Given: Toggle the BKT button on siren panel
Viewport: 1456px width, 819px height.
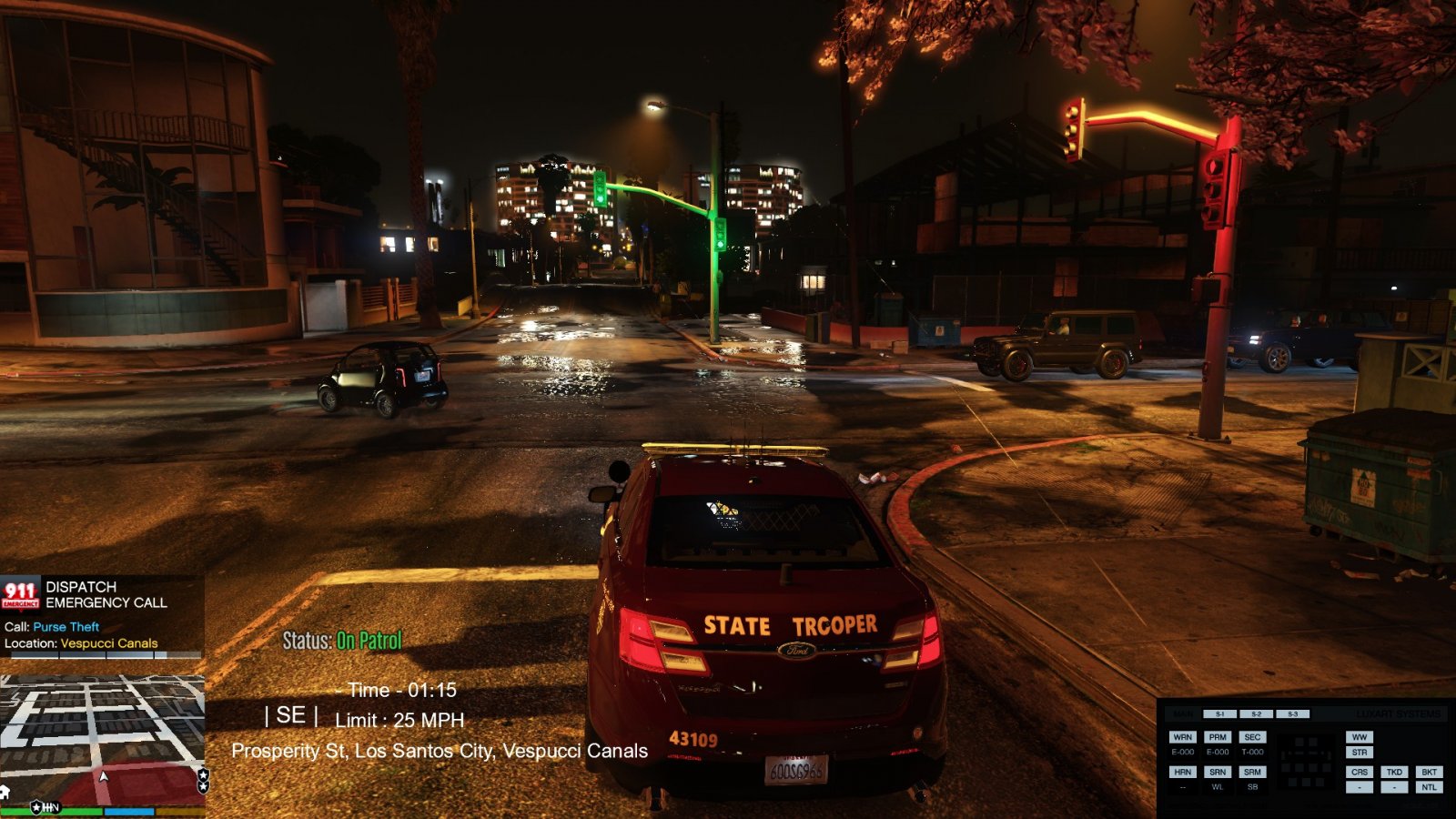Looking at the screenshot, I should (1429, 772).
